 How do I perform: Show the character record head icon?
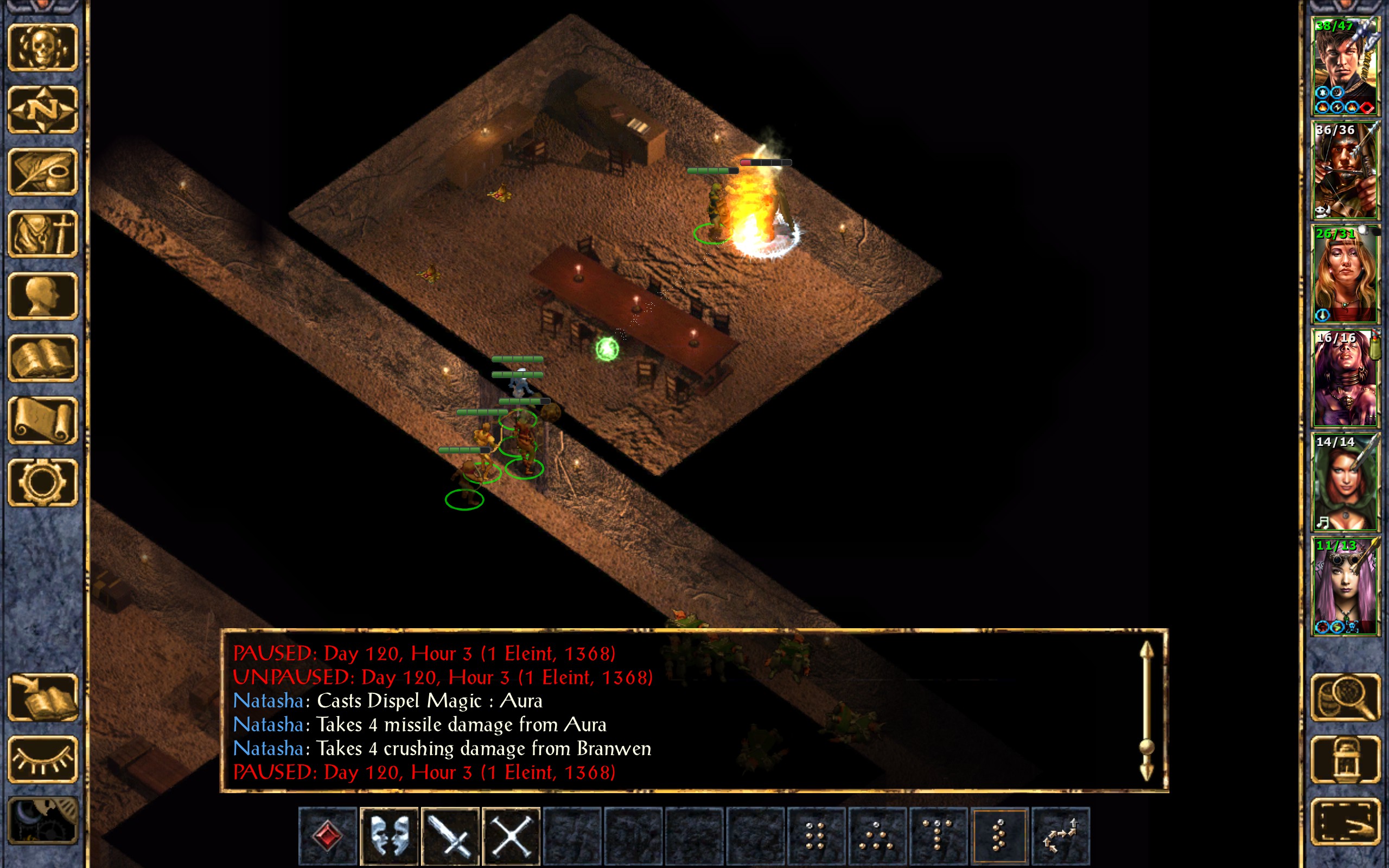(42, 296)
